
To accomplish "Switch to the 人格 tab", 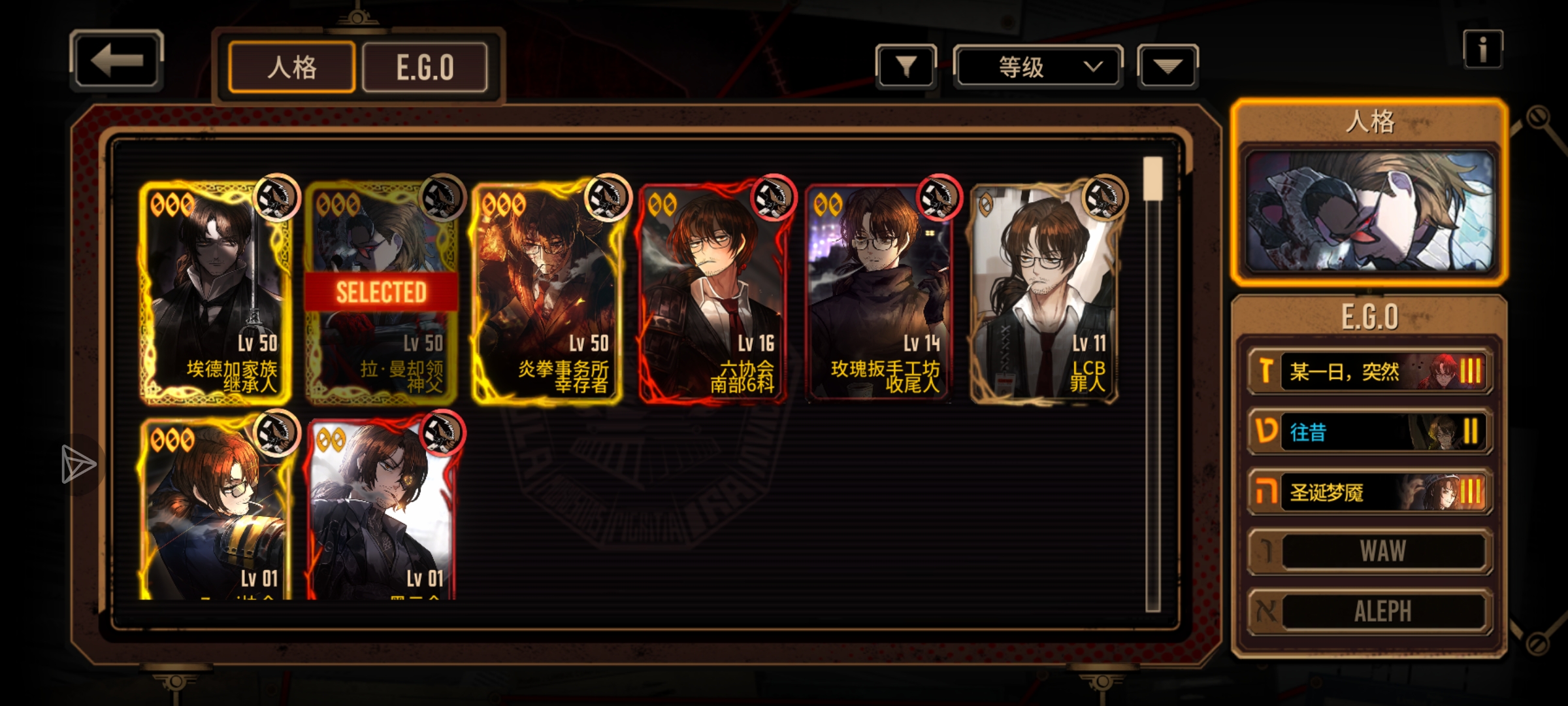I will 292,67.
